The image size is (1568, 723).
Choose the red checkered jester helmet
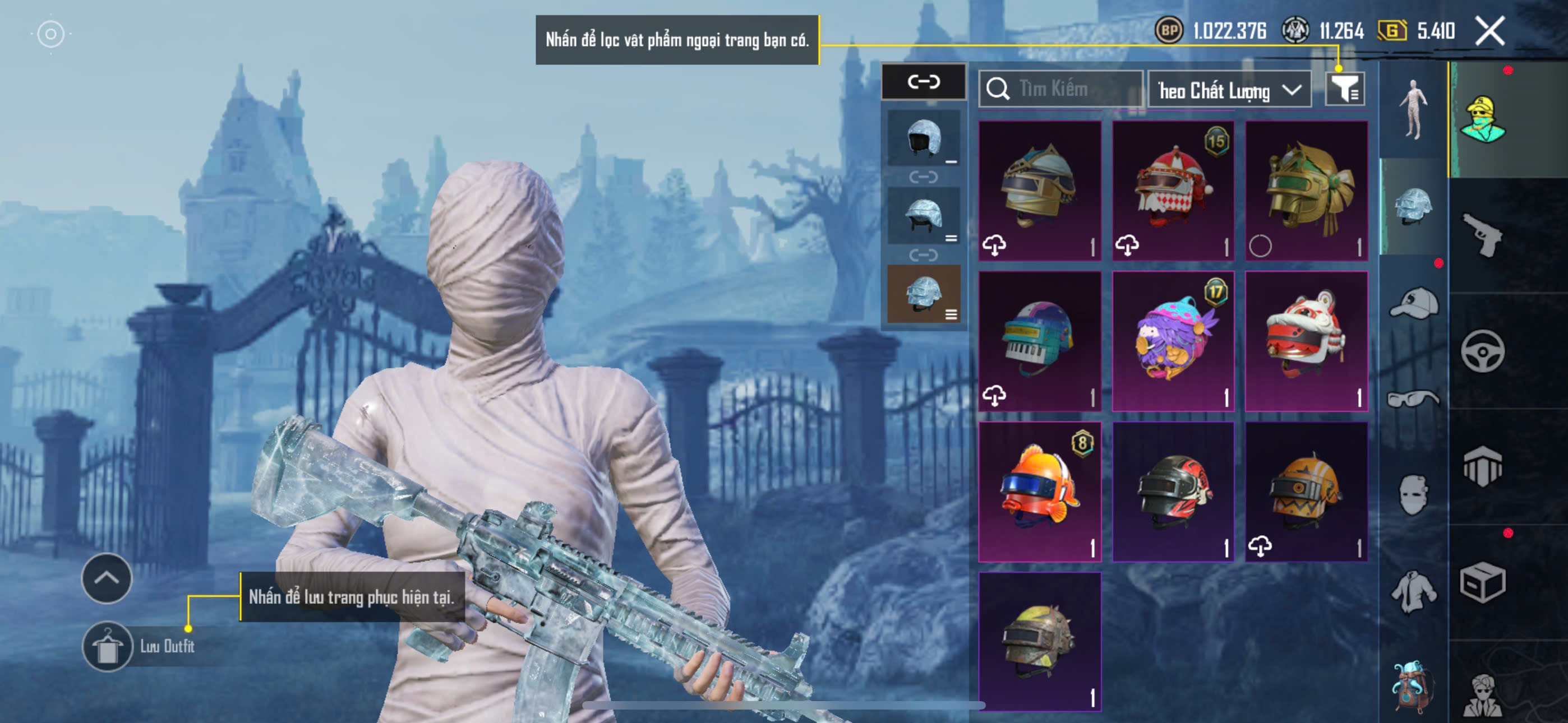[1172, 191]
